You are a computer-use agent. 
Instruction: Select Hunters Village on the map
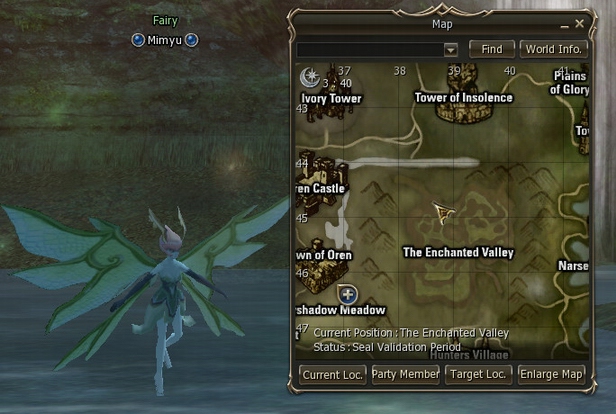point(469,353)
